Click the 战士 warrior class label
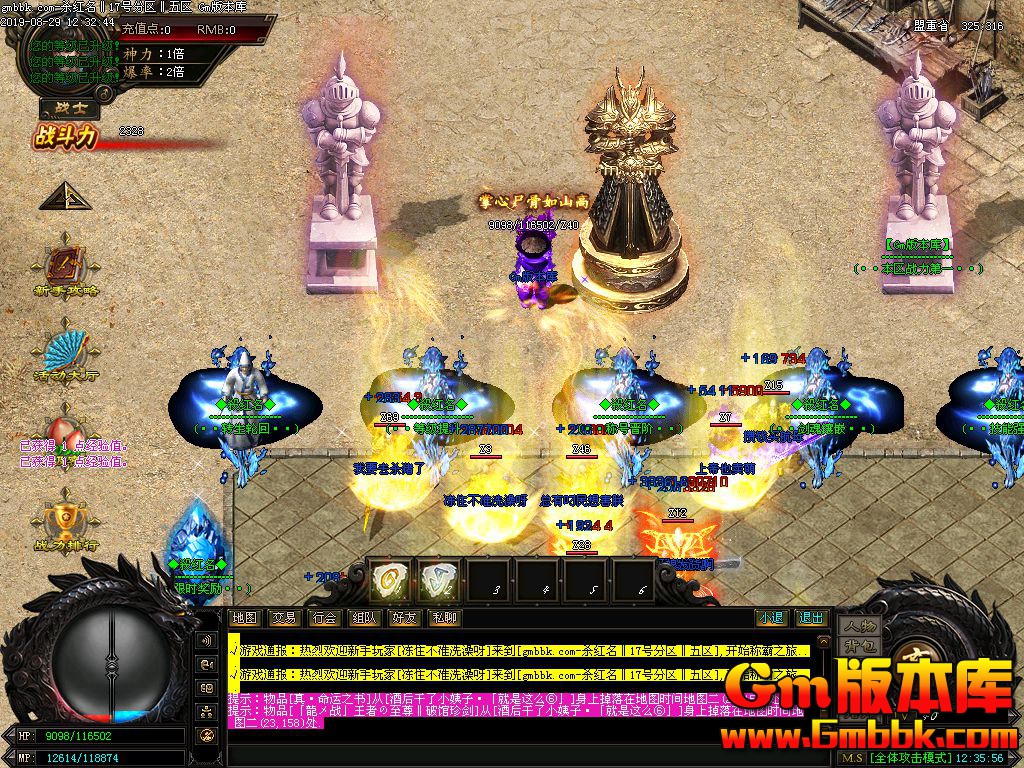The height and width of the screenshot is (768, 1024). 63,110
